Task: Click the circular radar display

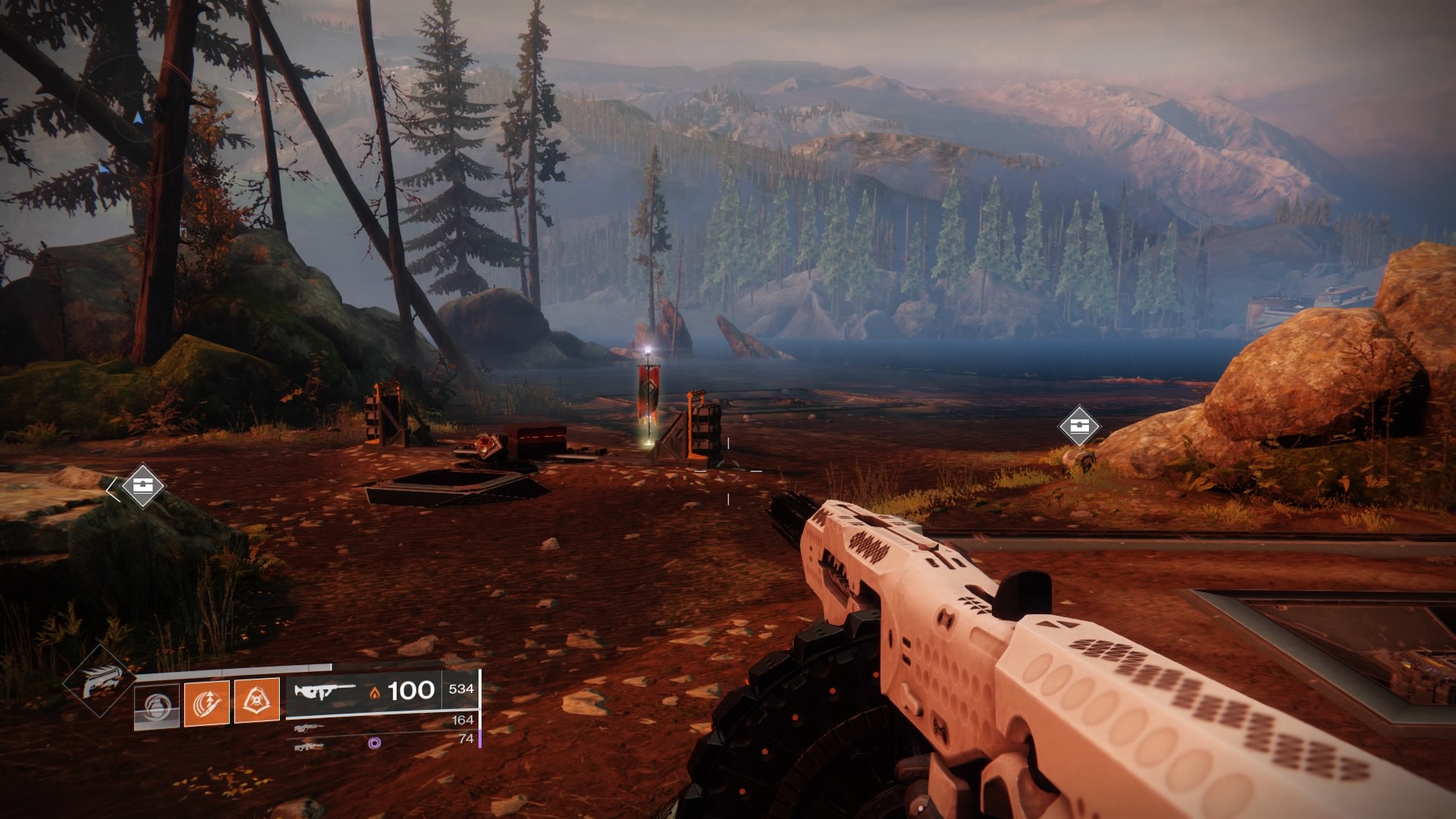Action: [136, 114]
